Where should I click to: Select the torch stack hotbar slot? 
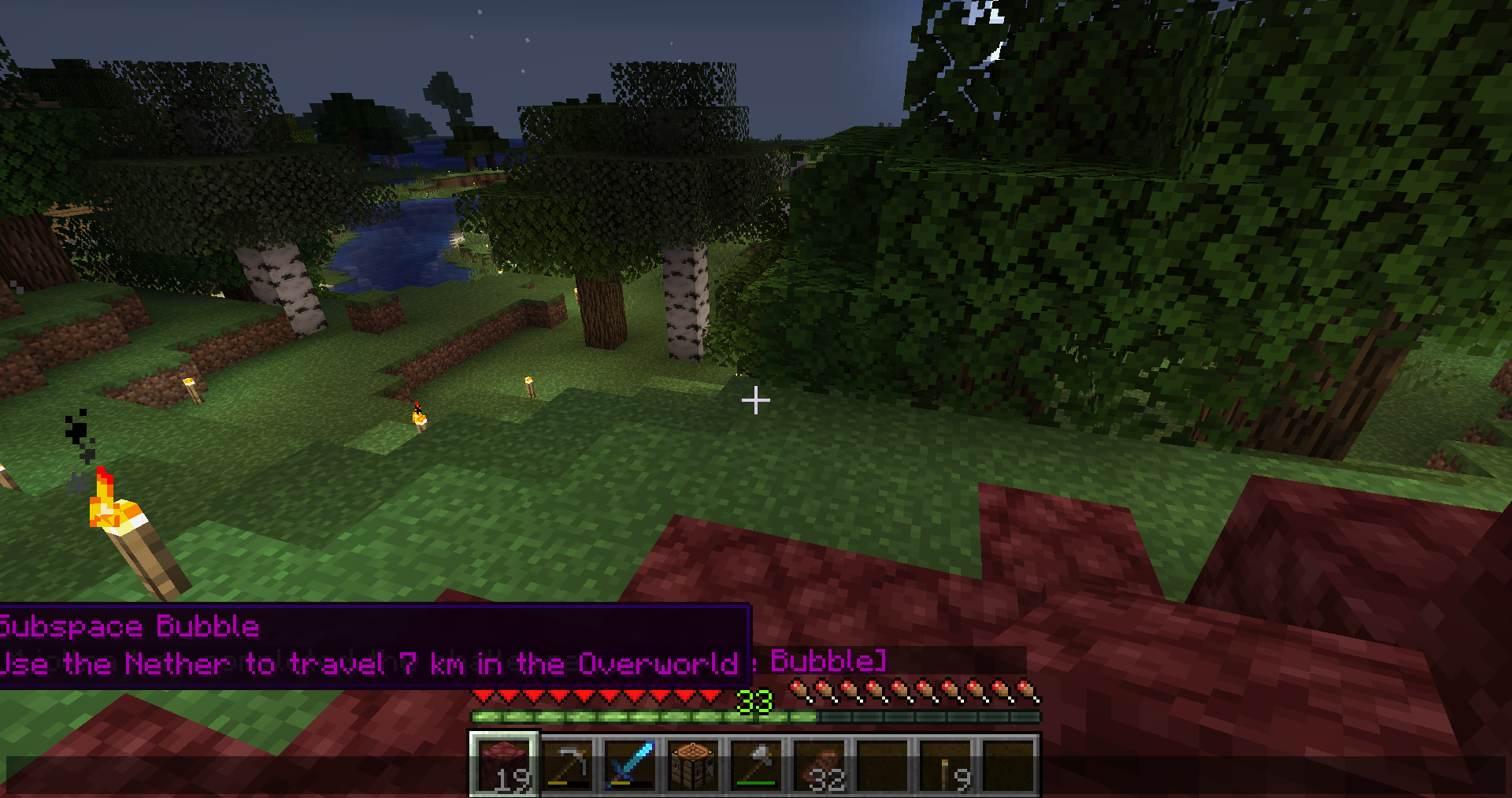pyautogui.click(x=946, y=764)
